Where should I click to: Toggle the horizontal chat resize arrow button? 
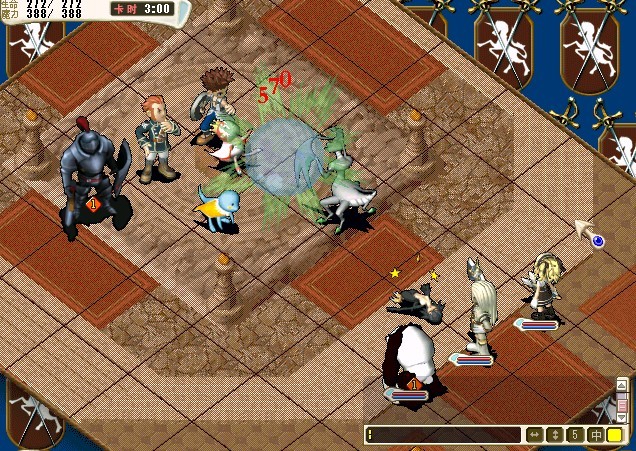tap(535, 435)
